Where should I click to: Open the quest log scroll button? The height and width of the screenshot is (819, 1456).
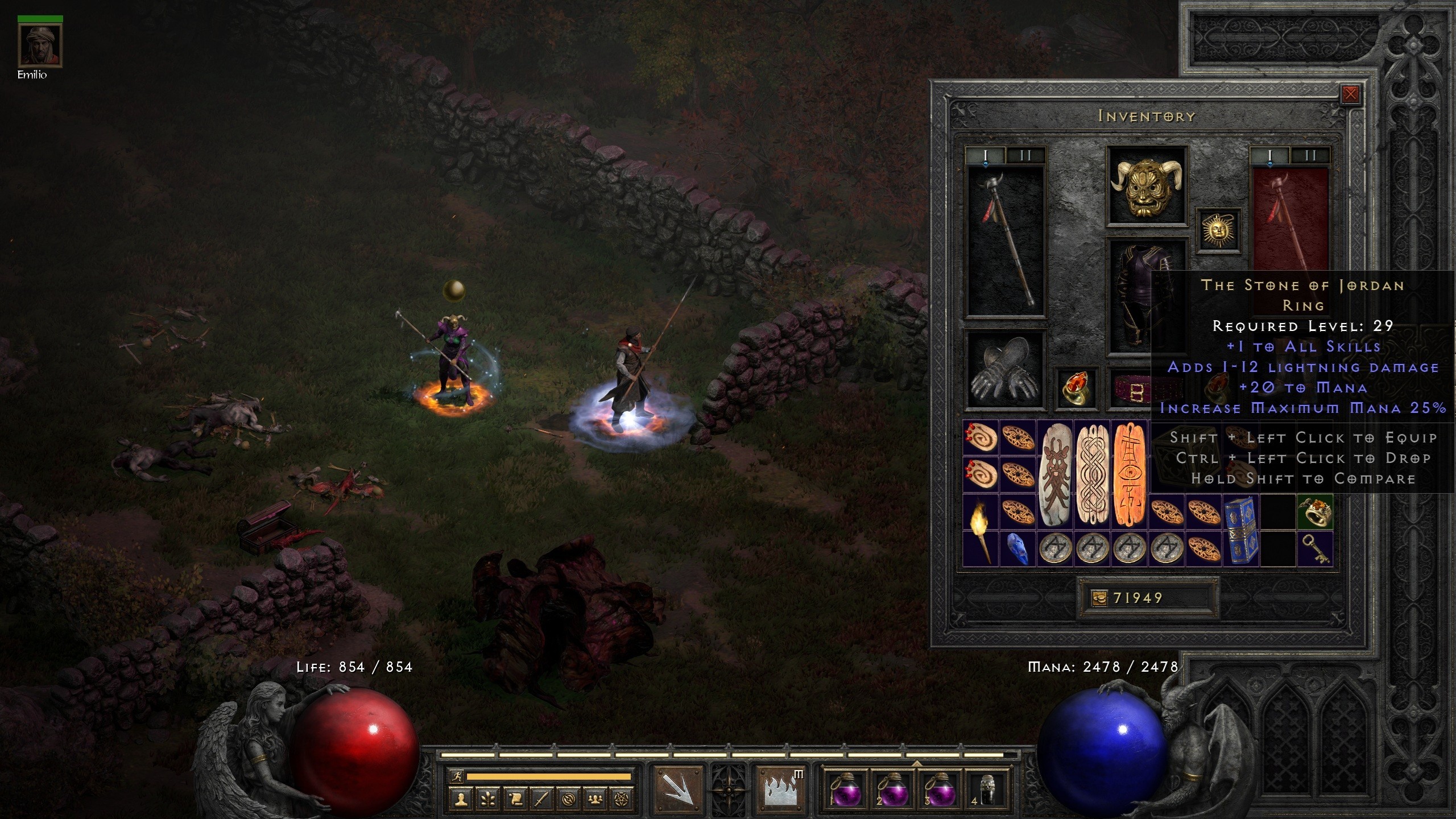pyautogui.click(x=514, y=800)
